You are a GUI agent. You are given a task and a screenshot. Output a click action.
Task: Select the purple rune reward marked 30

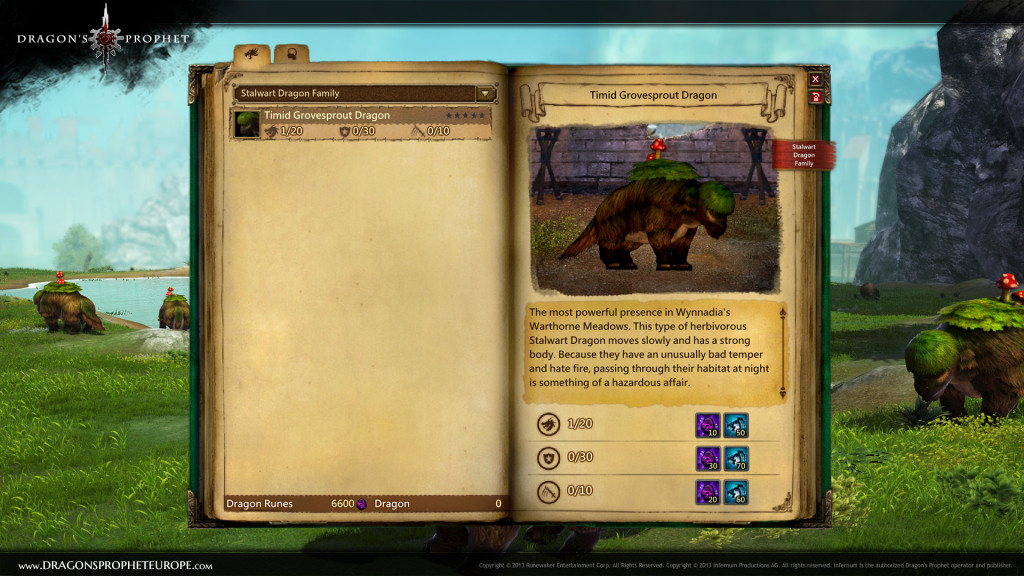[707, 458]
